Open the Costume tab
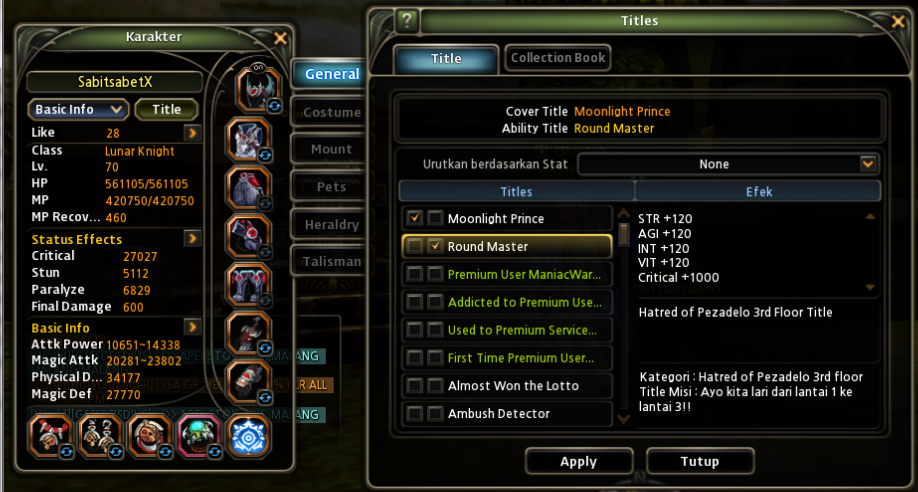The image size is (918, 492). [331, 112]
